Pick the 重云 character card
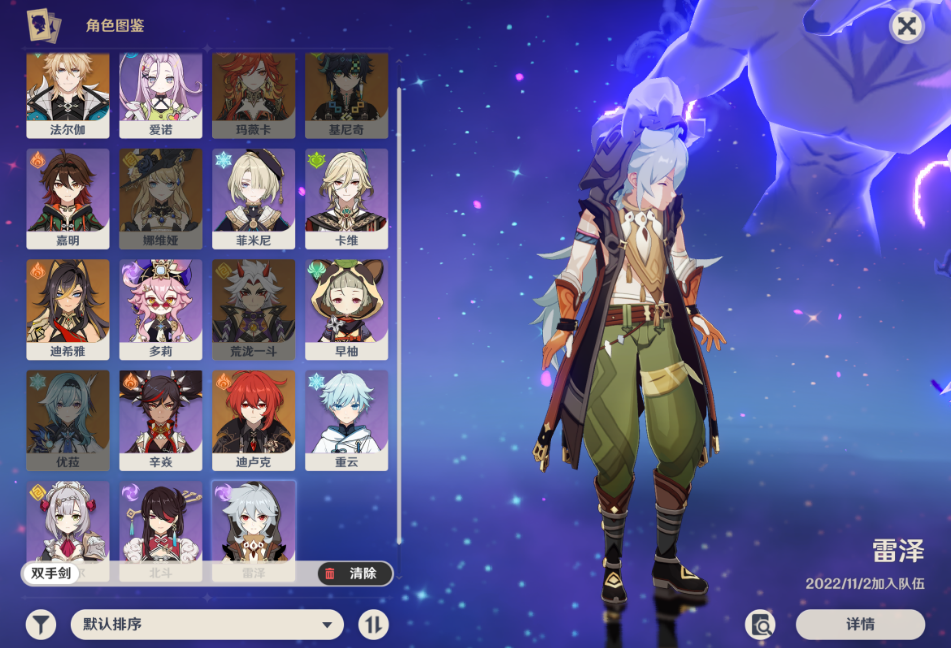Image resolution: width=951 pixels, height=648 pixels. [x=346, y=420]
